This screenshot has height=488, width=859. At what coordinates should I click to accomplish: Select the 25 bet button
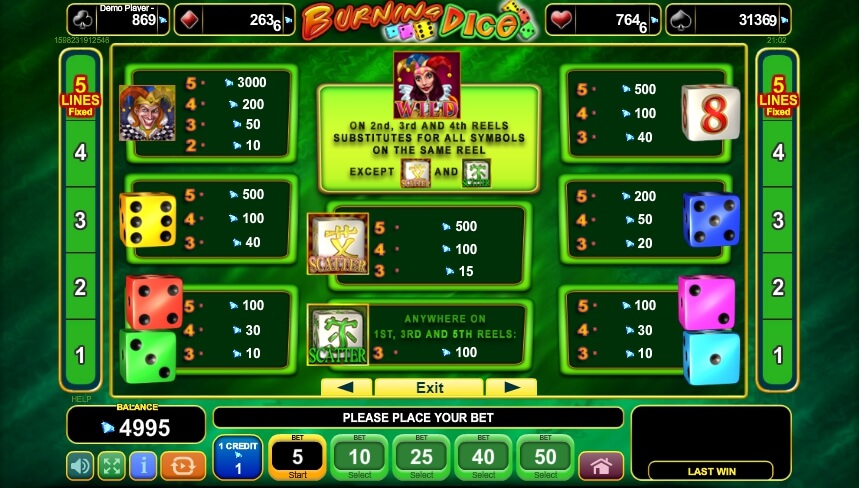[x=421, y=458]
